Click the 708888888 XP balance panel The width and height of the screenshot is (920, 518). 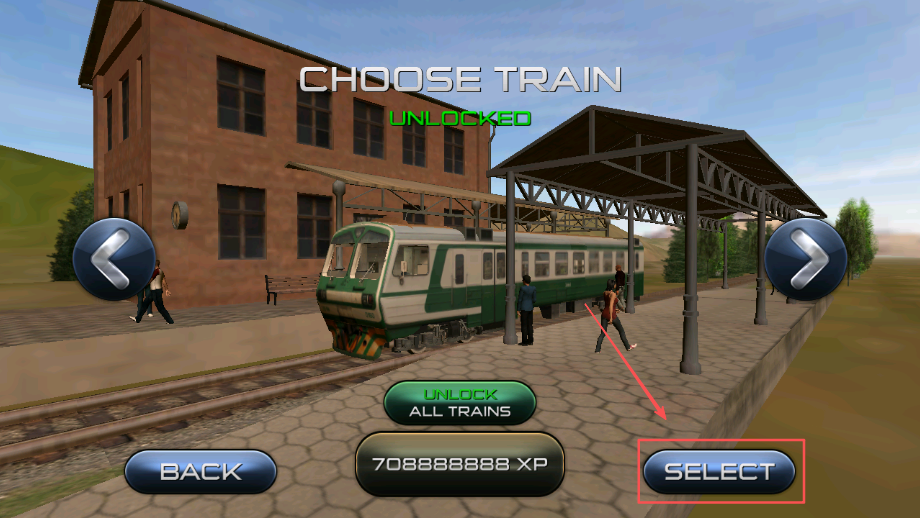point(460,465)
